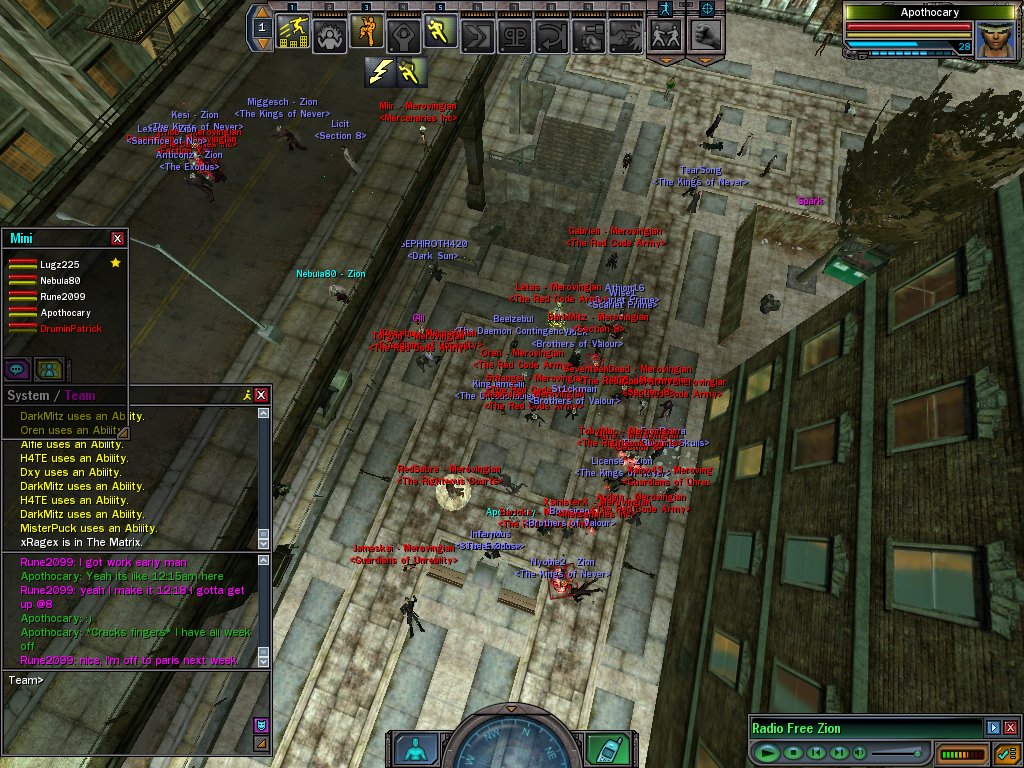1024x768 pixels.
Task: Select team member Rune2099 in the list
Action: tap(62, 297)
